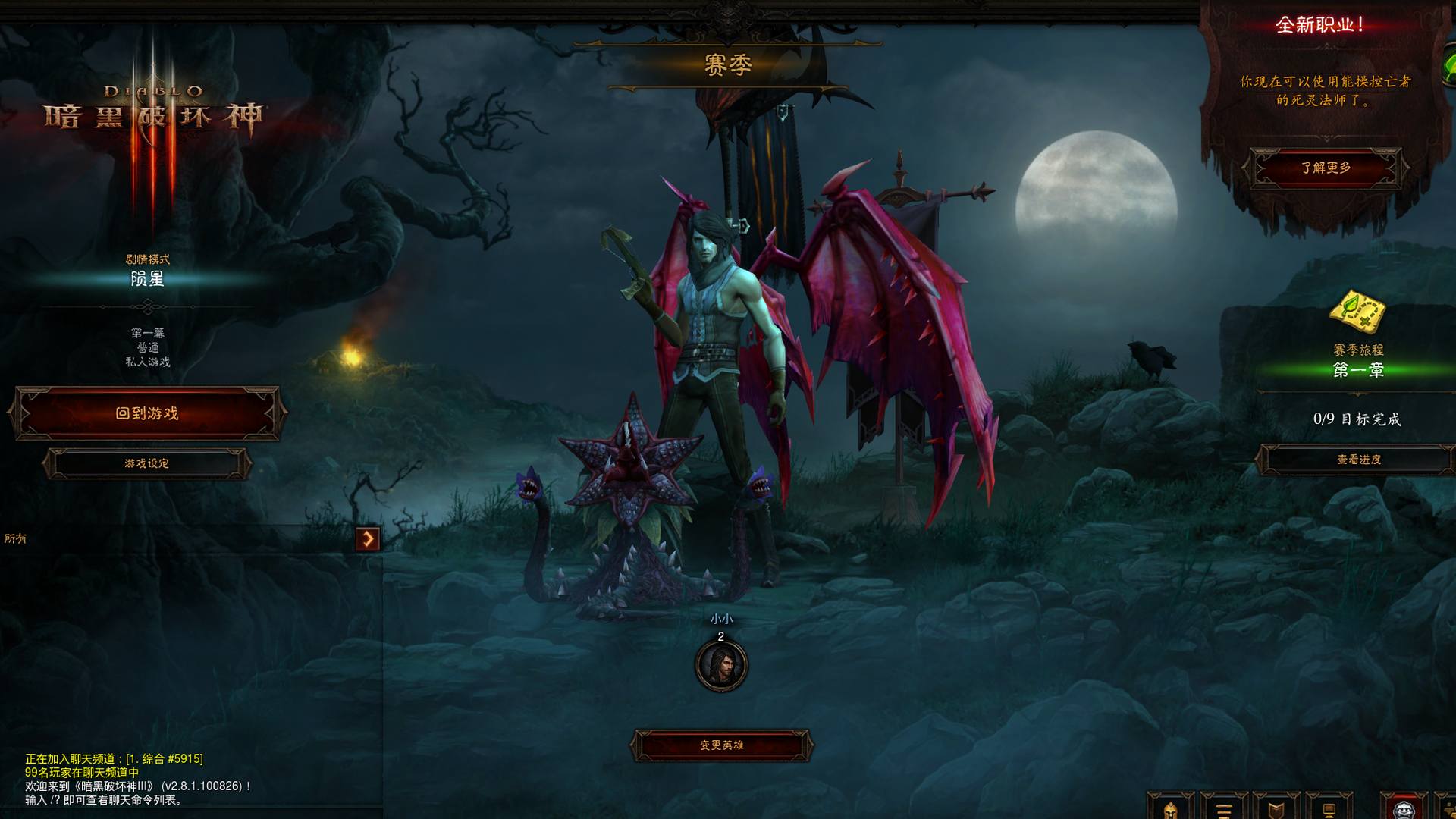The image size is (1456, 819).
Task: Open the three-bar list menu icon
Action: pos(1222,808)
